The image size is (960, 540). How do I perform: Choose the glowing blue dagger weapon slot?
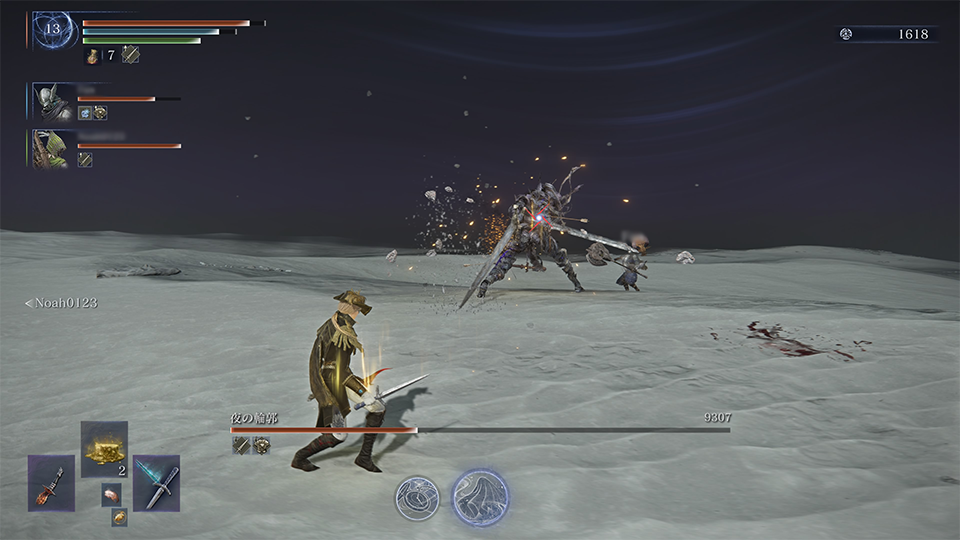[x=157, y=482]
